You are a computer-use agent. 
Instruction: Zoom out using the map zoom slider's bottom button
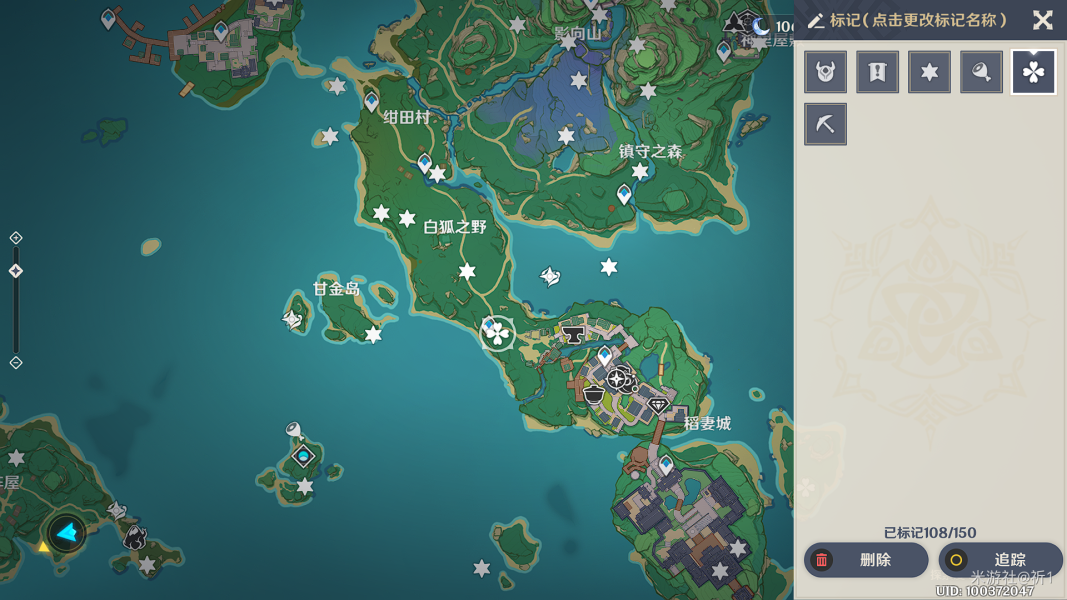tap(16, 362)
